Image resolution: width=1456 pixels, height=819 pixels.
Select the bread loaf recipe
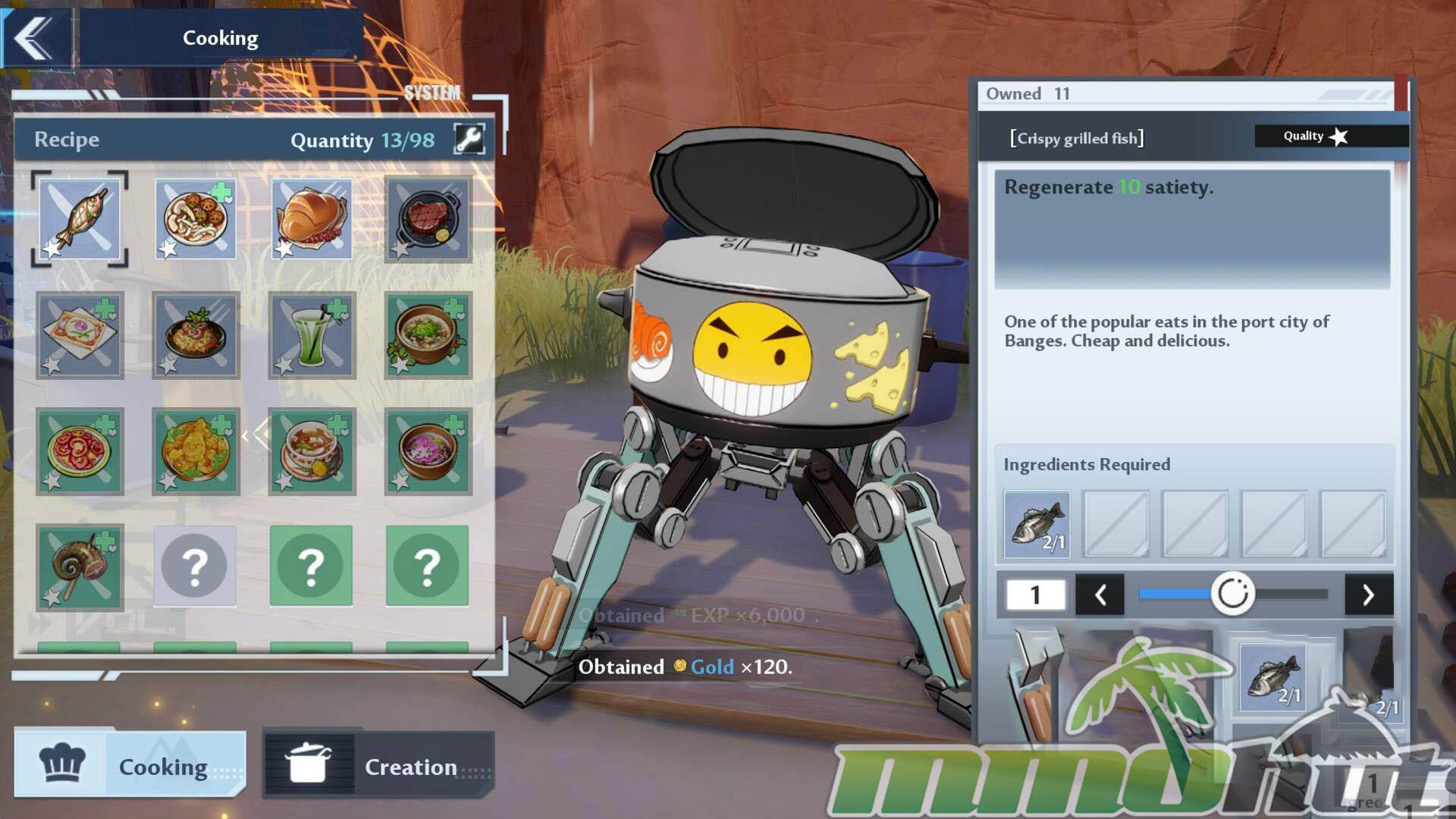click(312, 219)
